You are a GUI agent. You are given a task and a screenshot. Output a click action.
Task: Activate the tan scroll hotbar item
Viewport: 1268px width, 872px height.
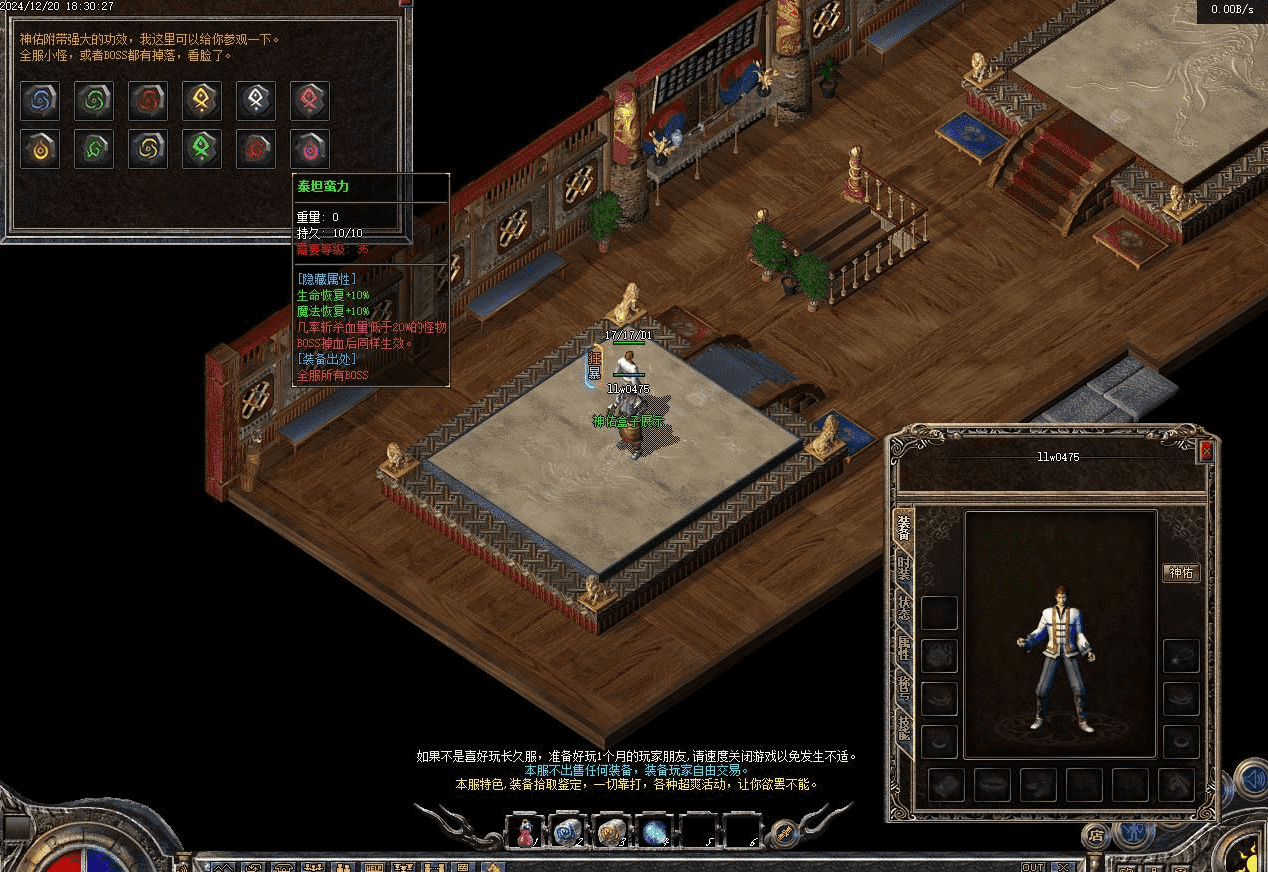pyautogui.click(x=611, y=832)
